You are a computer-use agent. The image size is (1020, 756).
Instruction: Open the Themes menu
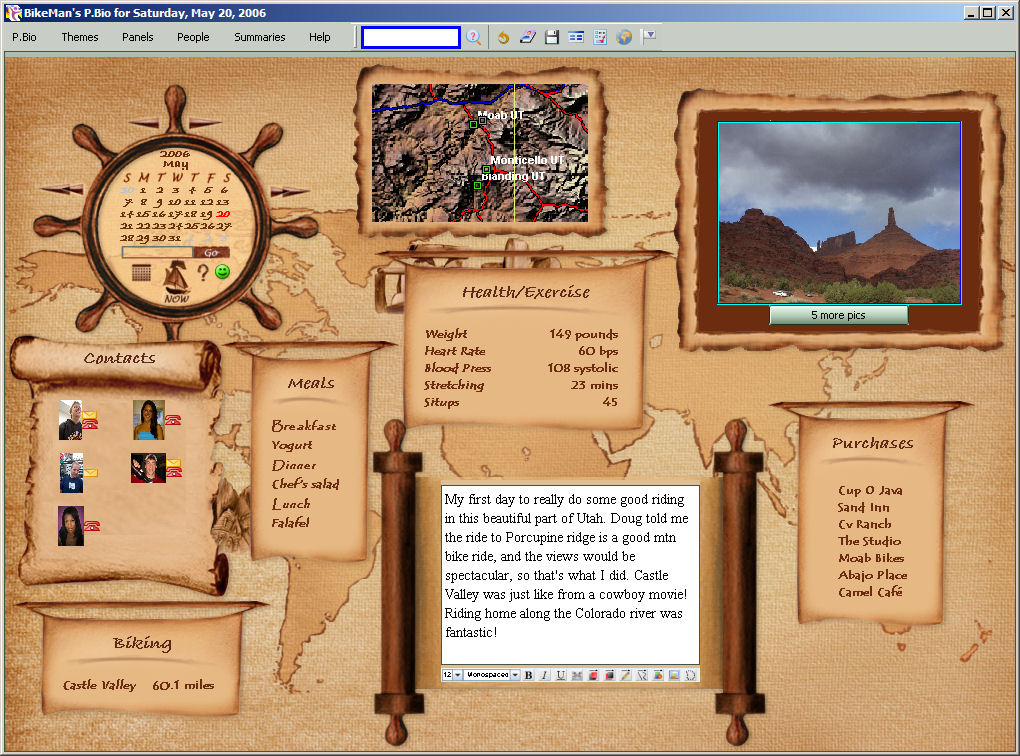(80, 37)
